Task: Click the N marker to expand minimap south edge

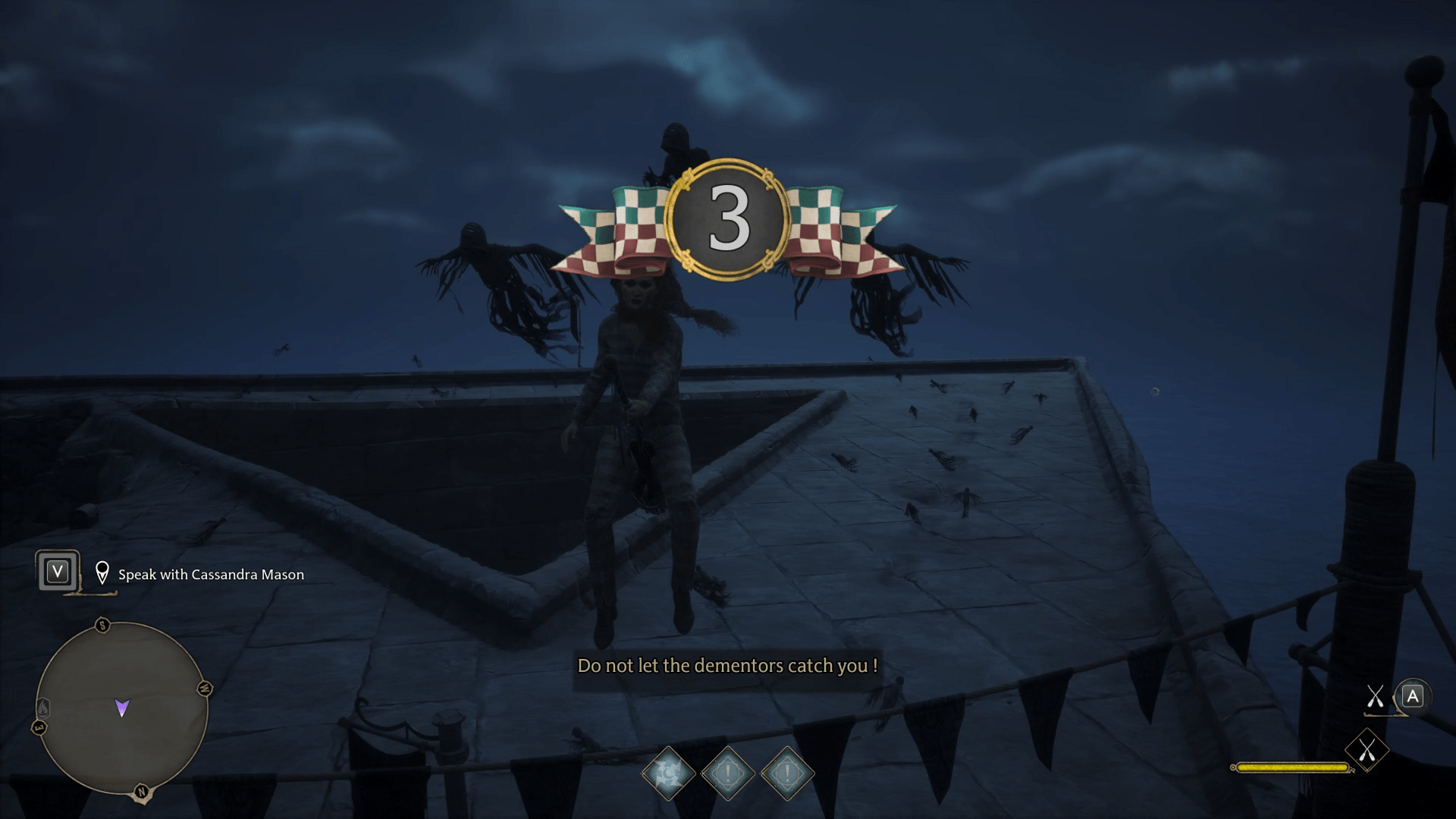Action: 140,790
